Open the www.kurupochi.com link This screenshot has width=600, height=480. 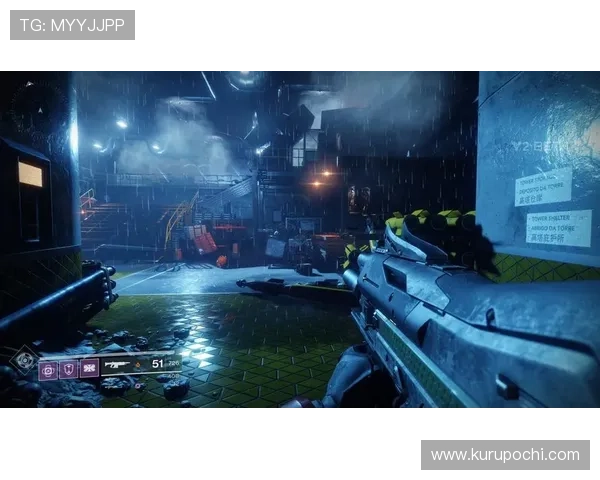[504, 455]
